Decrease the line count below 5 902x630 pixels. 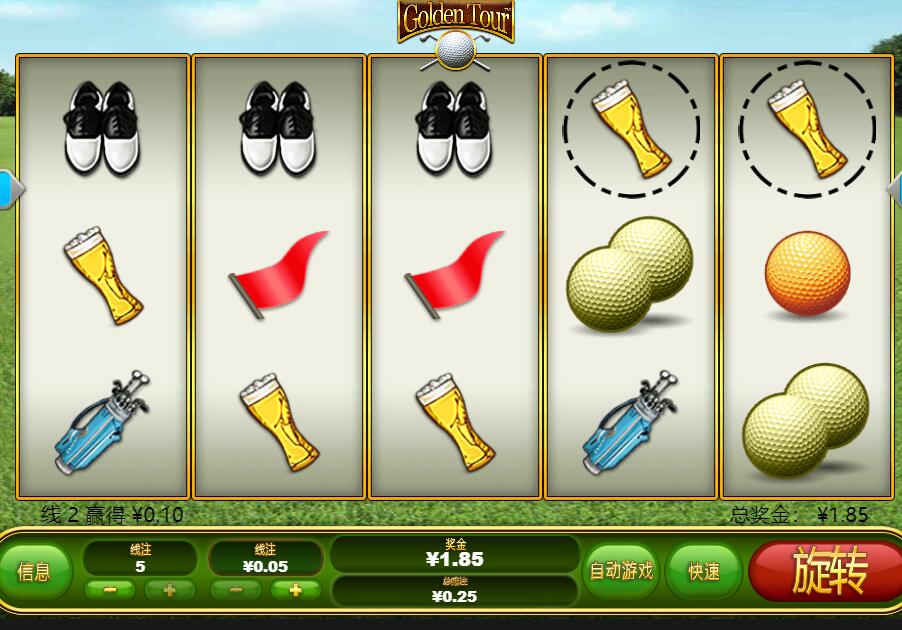pos(111,590)
